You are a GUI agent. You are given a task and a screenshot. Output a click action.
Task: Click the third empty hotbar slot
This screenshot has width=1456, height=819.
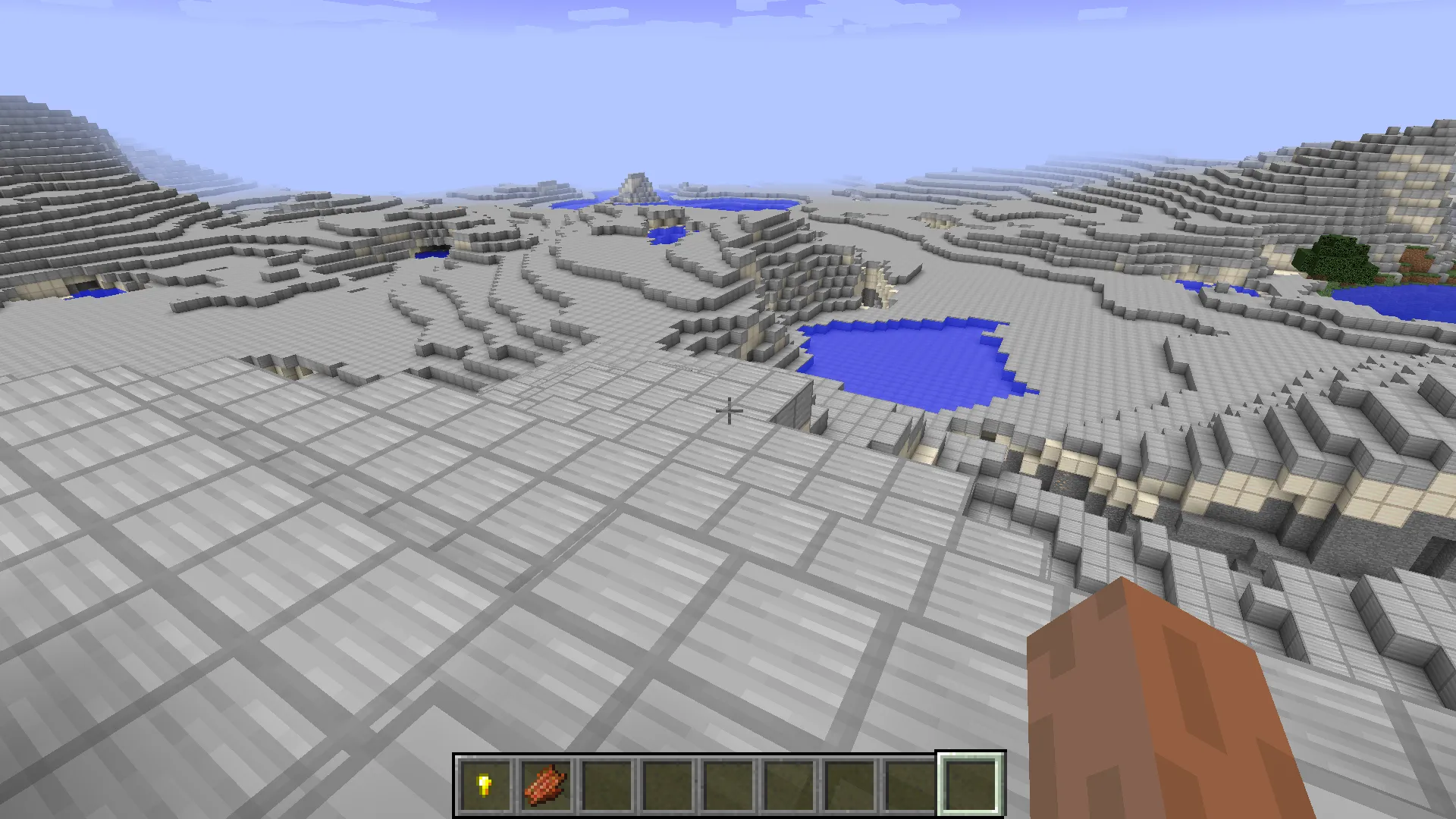click(x=607, y=783)
